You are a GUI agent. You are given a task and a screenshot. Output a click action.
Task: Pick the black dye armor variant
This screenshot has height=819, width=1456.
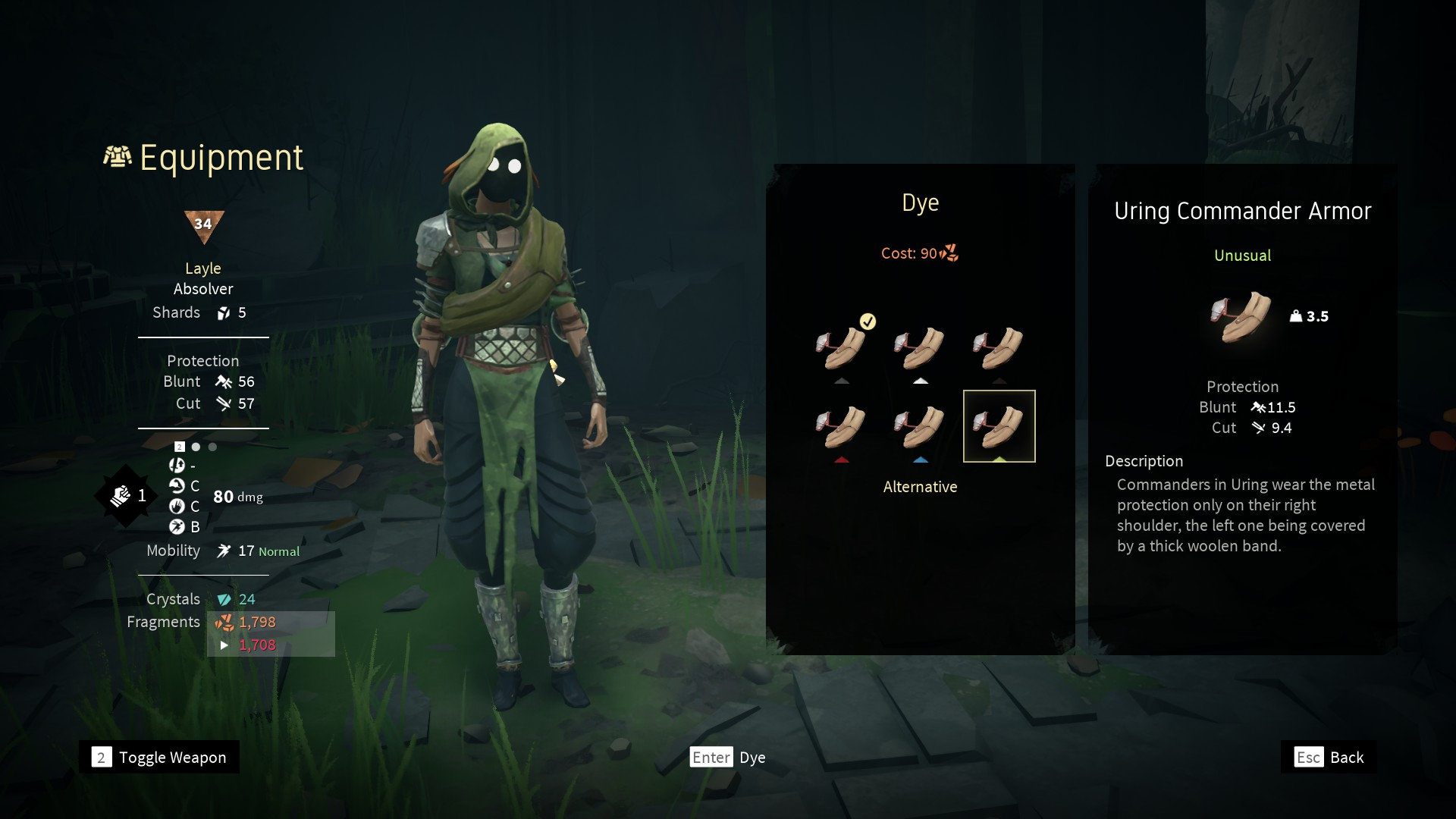pyautogui.click(x=999, y=348)
